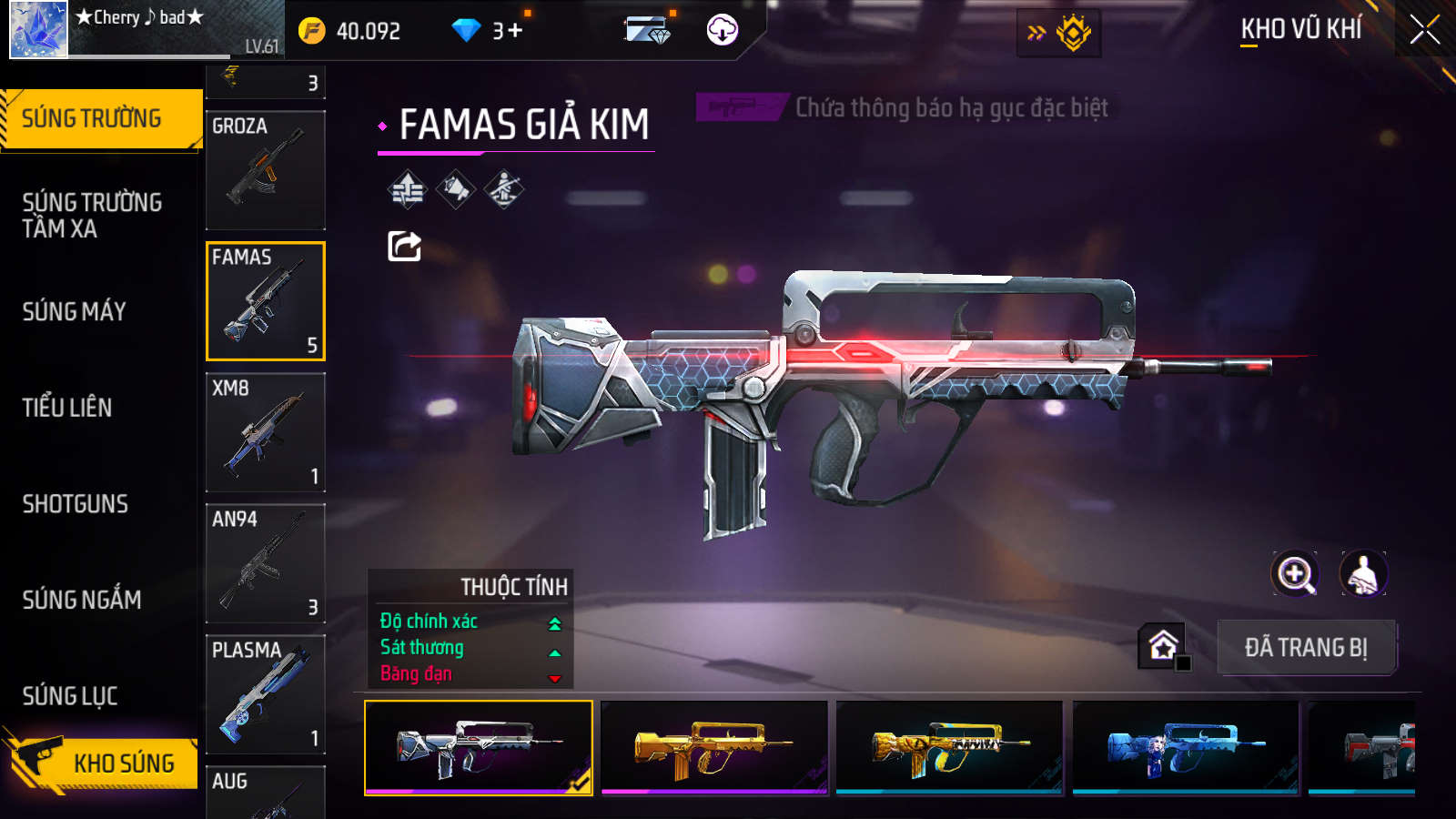Choose the Súng Ngắm category

tap(82, 600)
